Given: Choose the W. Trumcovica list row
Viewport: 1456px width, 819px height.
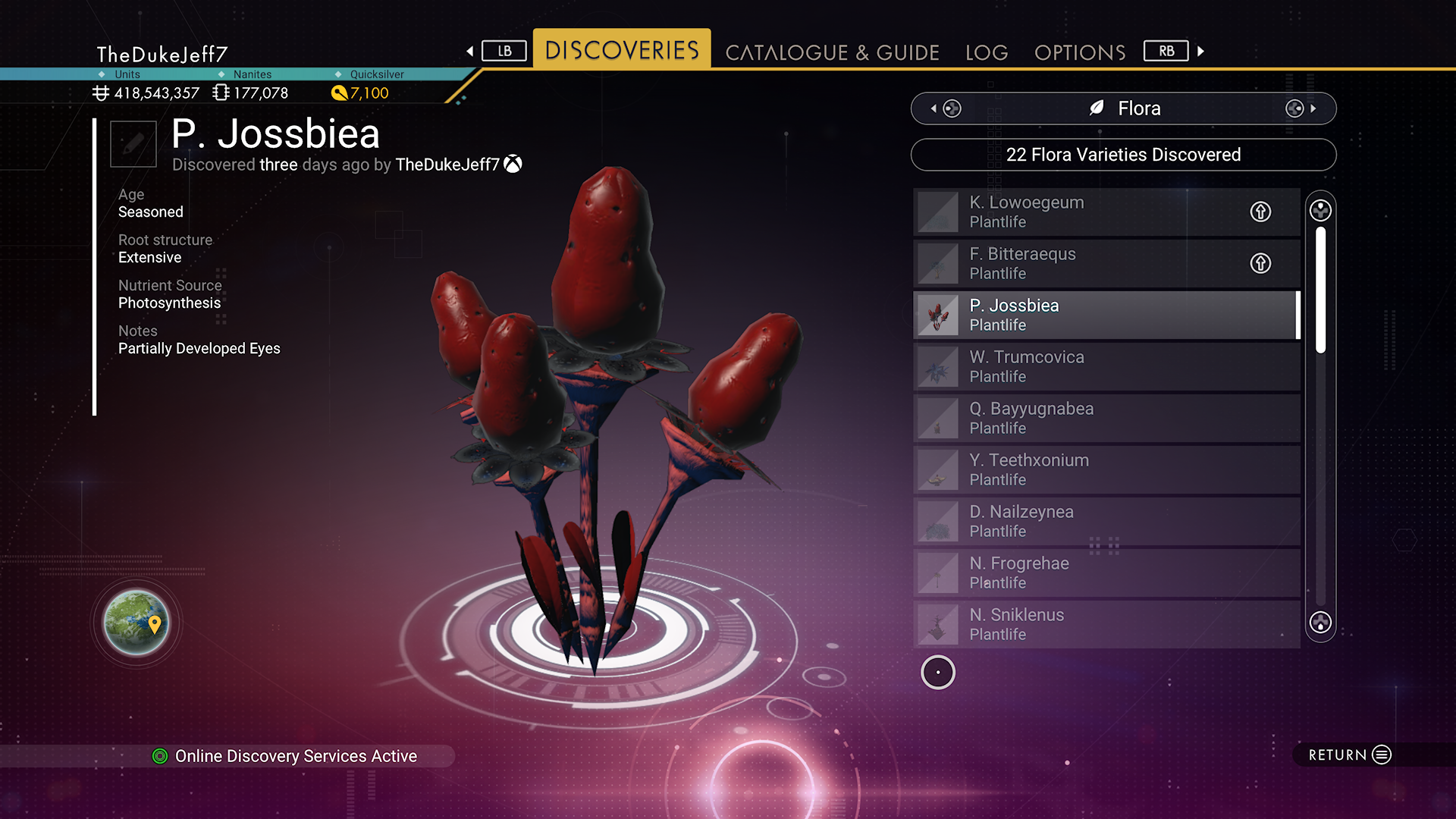Looking at the screenshot, I should coord(1106,366).
